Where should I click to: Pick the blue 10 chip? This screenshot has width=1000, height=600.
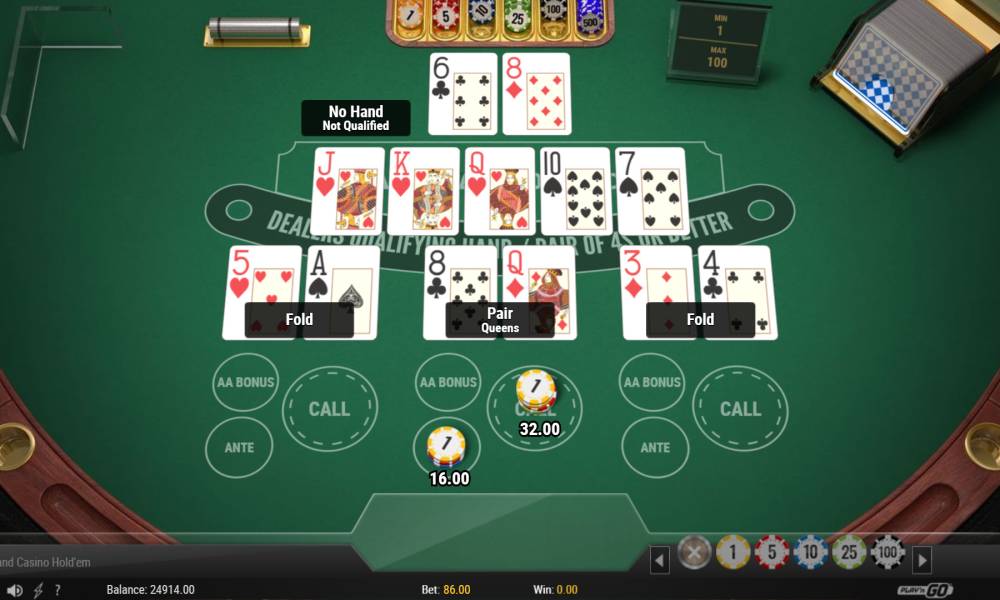point(811,551)
